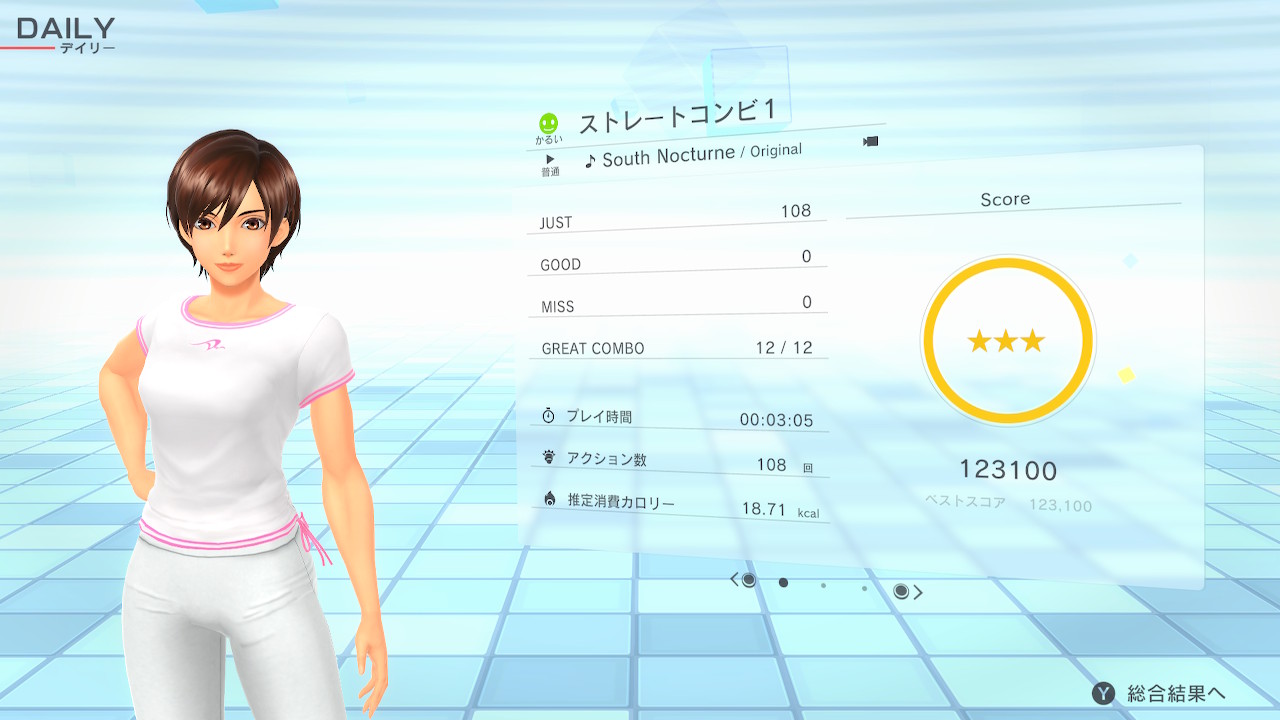Show the next results page with right arrow
The height and width of the screenshot is (720, 1280).
tap(917, 592)
